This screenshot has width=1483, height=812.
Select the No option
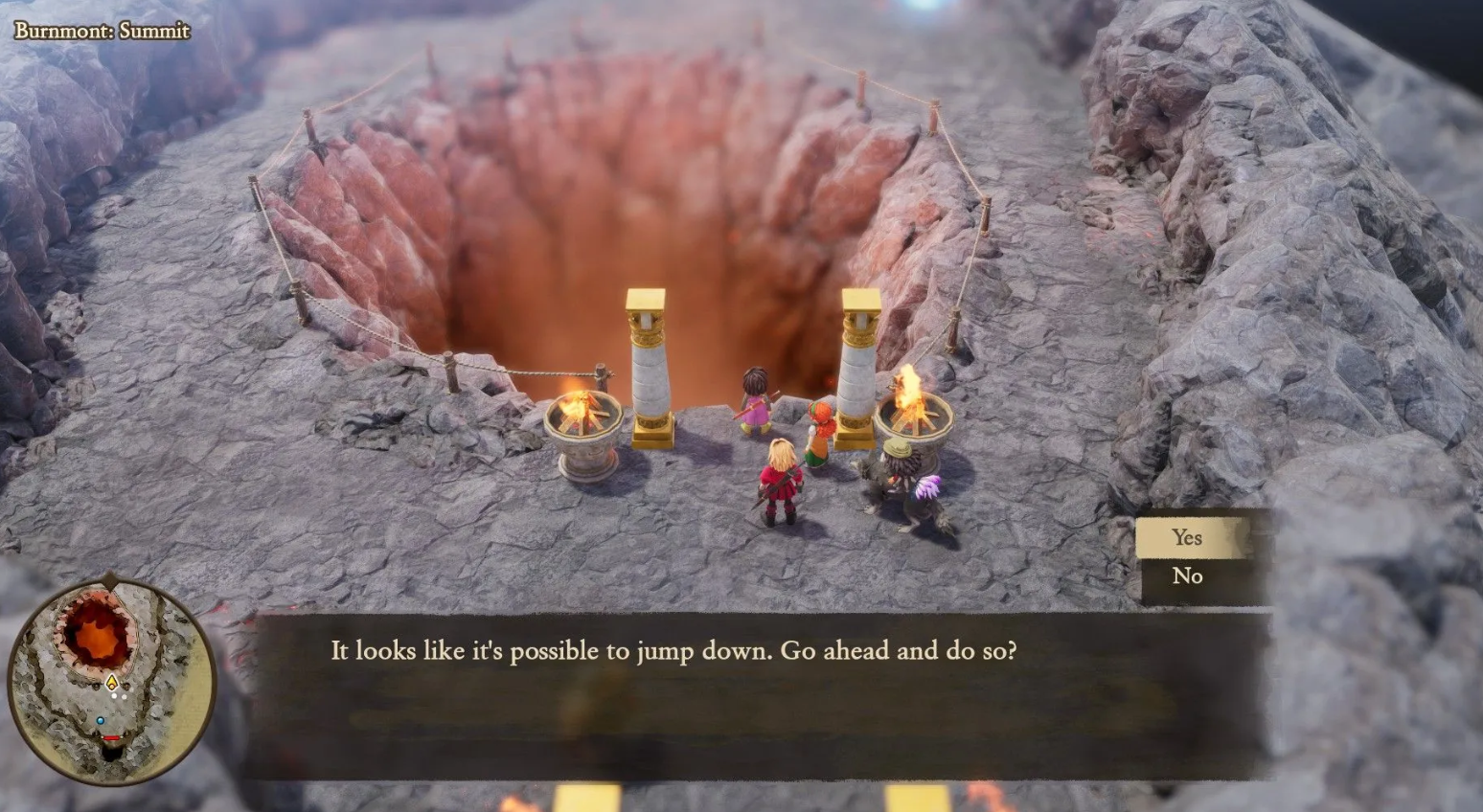pos(1188,576)
